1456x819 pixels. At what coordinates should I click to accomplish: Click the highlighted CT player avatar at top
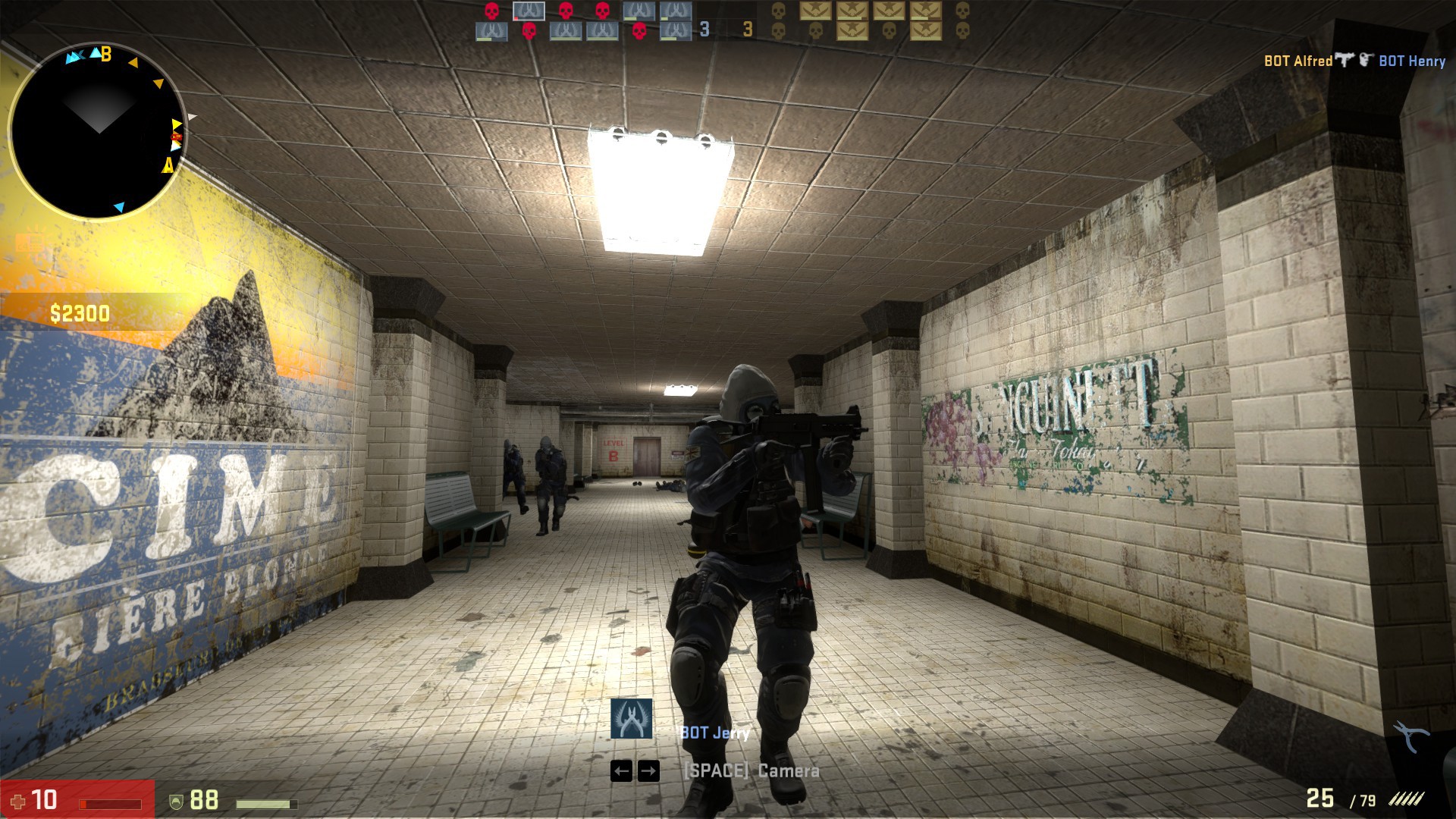point(529,11)
